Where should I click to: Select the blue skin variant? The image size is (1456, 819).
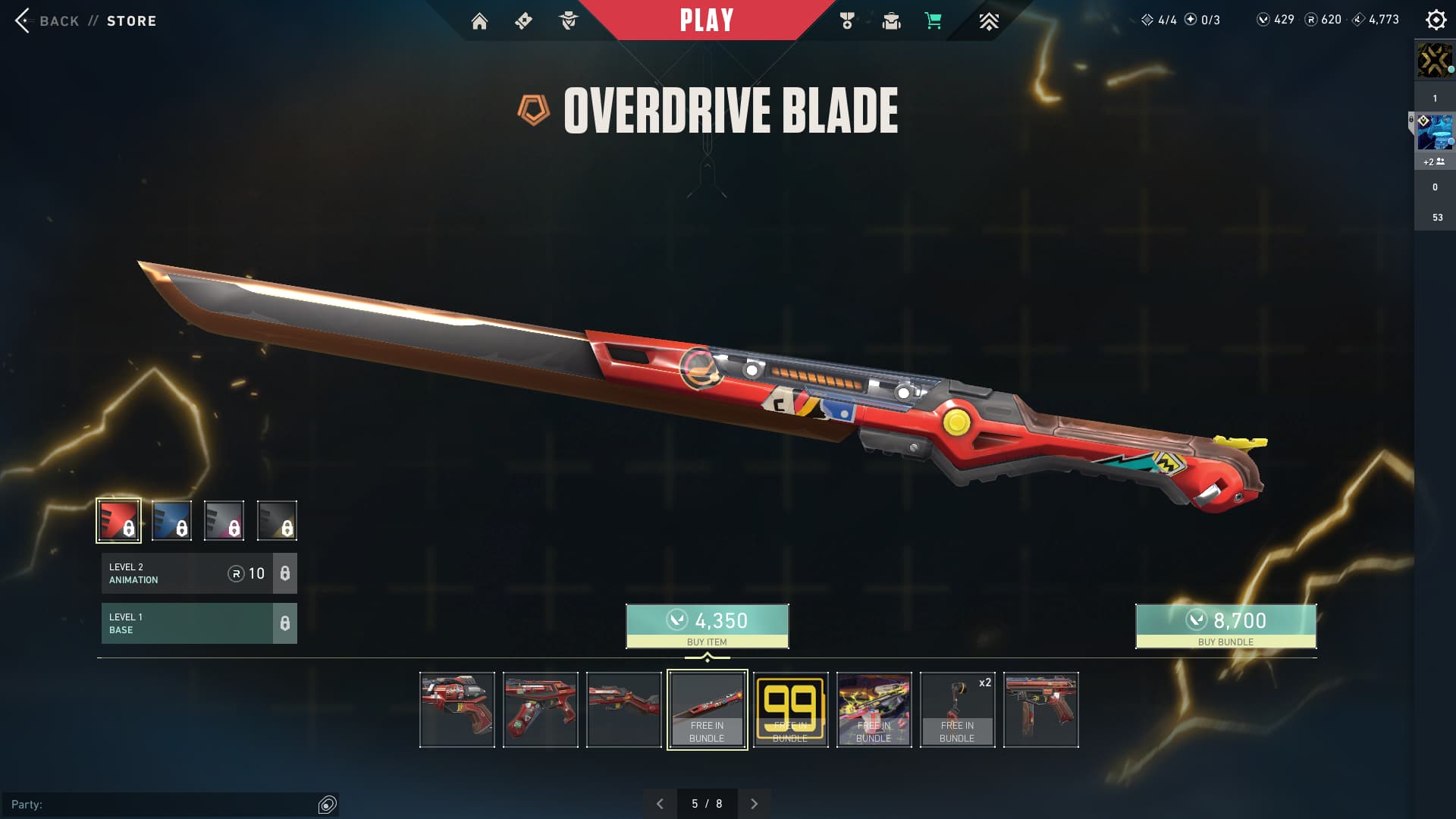(x=171, y=520)
